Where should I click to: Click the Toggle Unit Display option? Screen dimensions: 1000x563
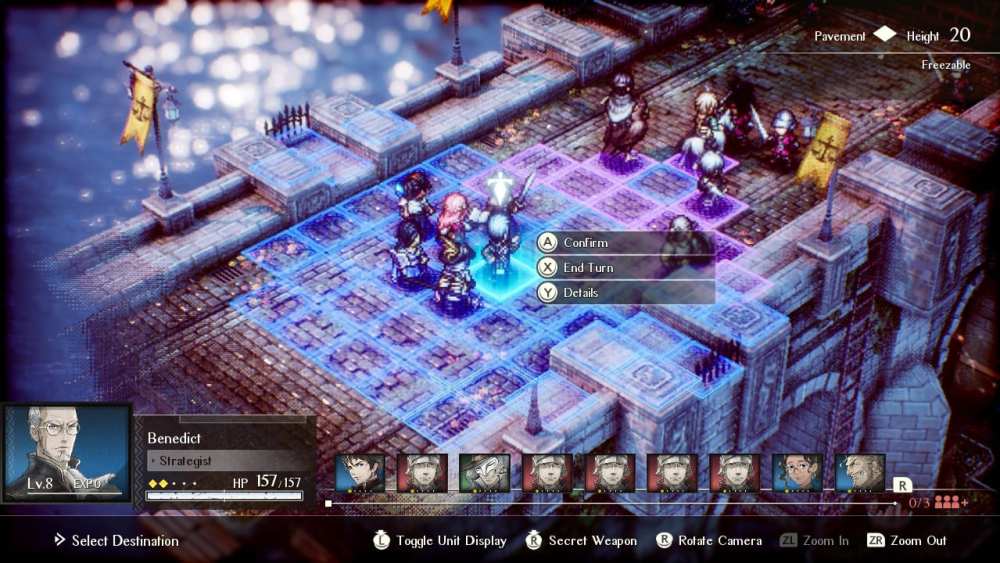click(x=440, y=541)
